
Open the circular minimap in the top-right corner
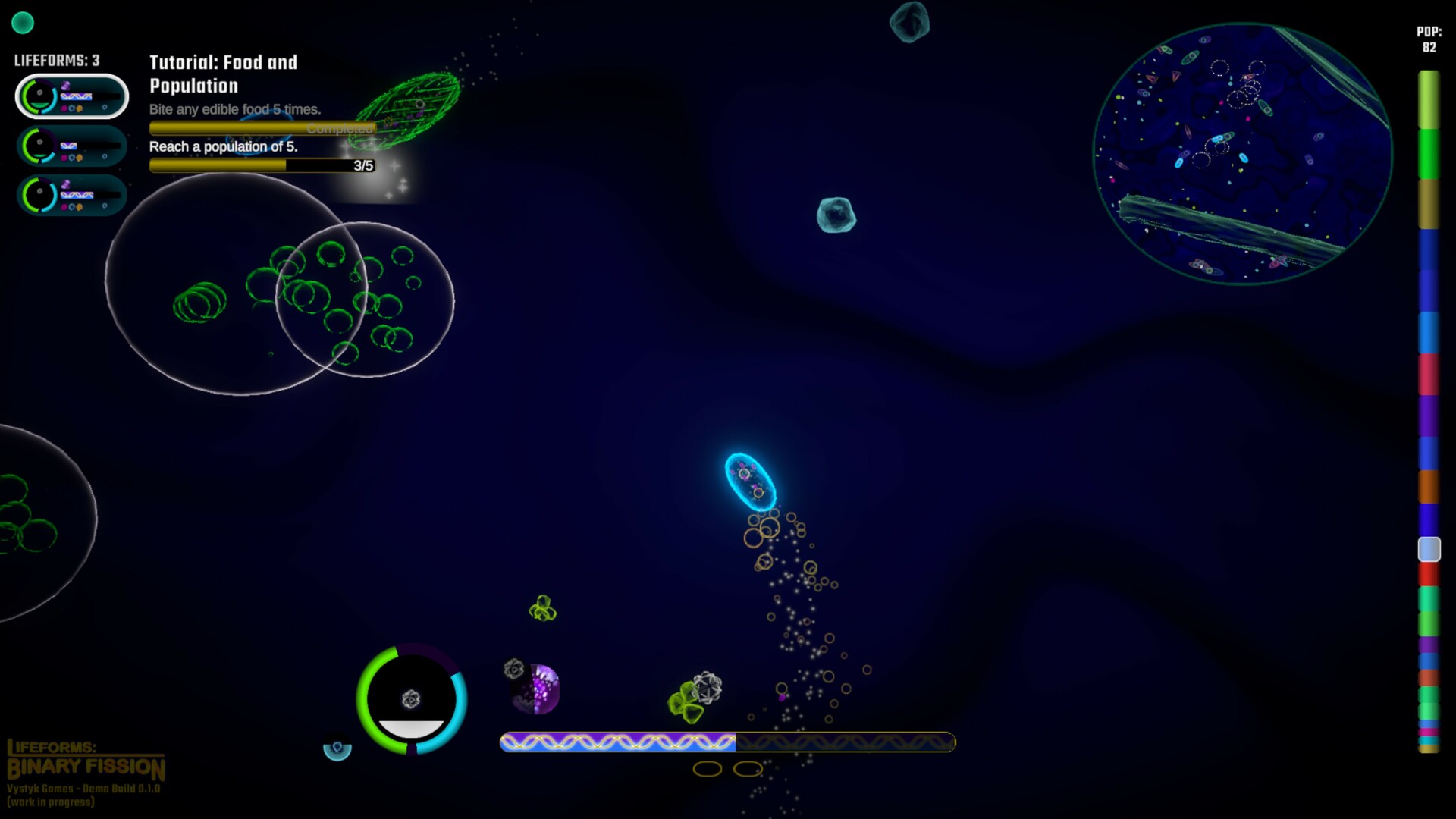(1243, 152)
